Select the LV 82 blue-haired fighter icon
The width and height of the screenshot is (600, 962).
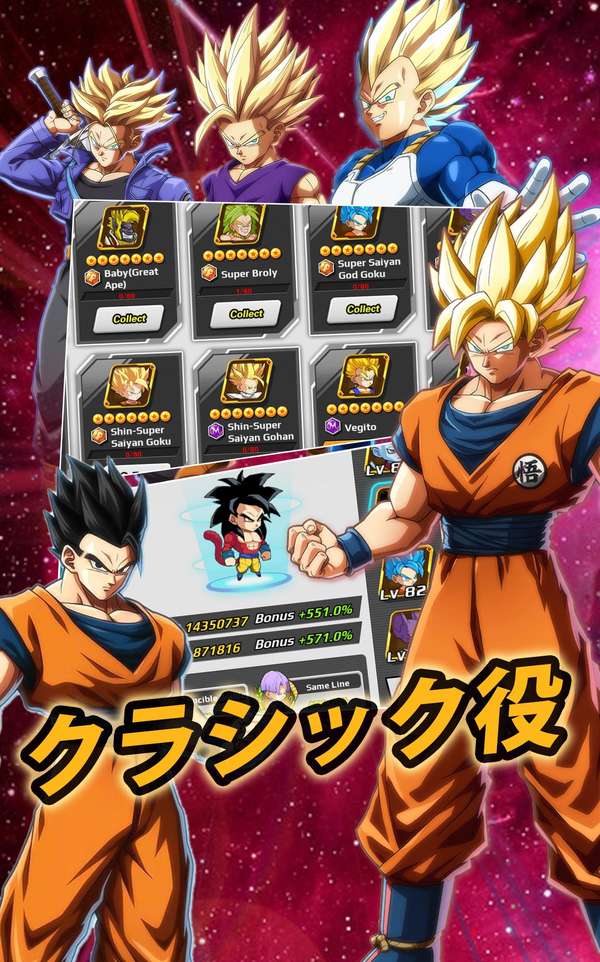pos(405,570)
